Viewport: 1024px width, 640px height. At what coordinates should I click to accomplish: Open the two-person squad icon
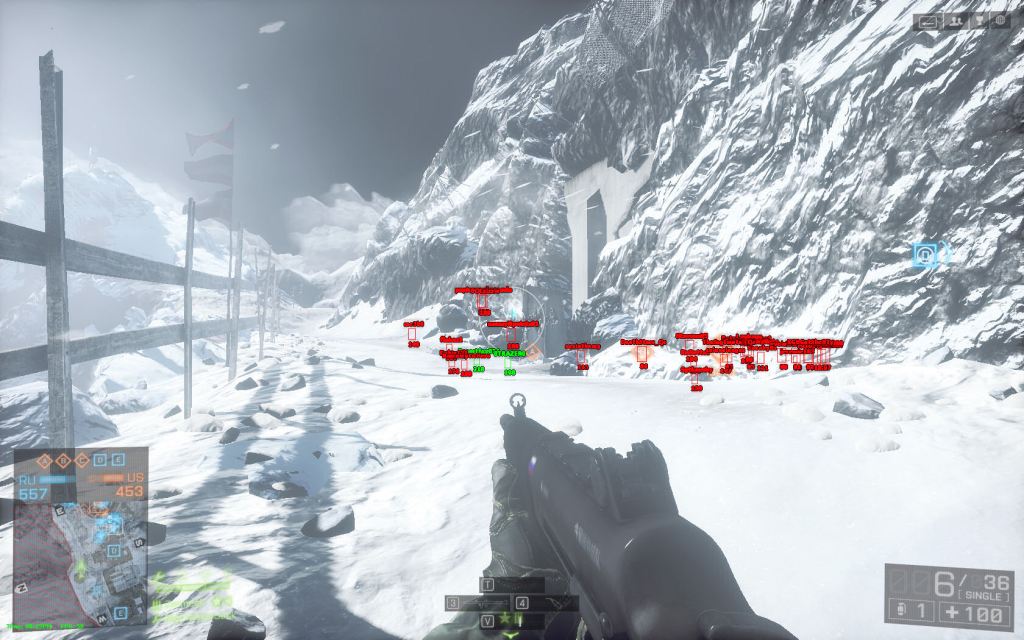pyautogui.click(x=958, y=20)
